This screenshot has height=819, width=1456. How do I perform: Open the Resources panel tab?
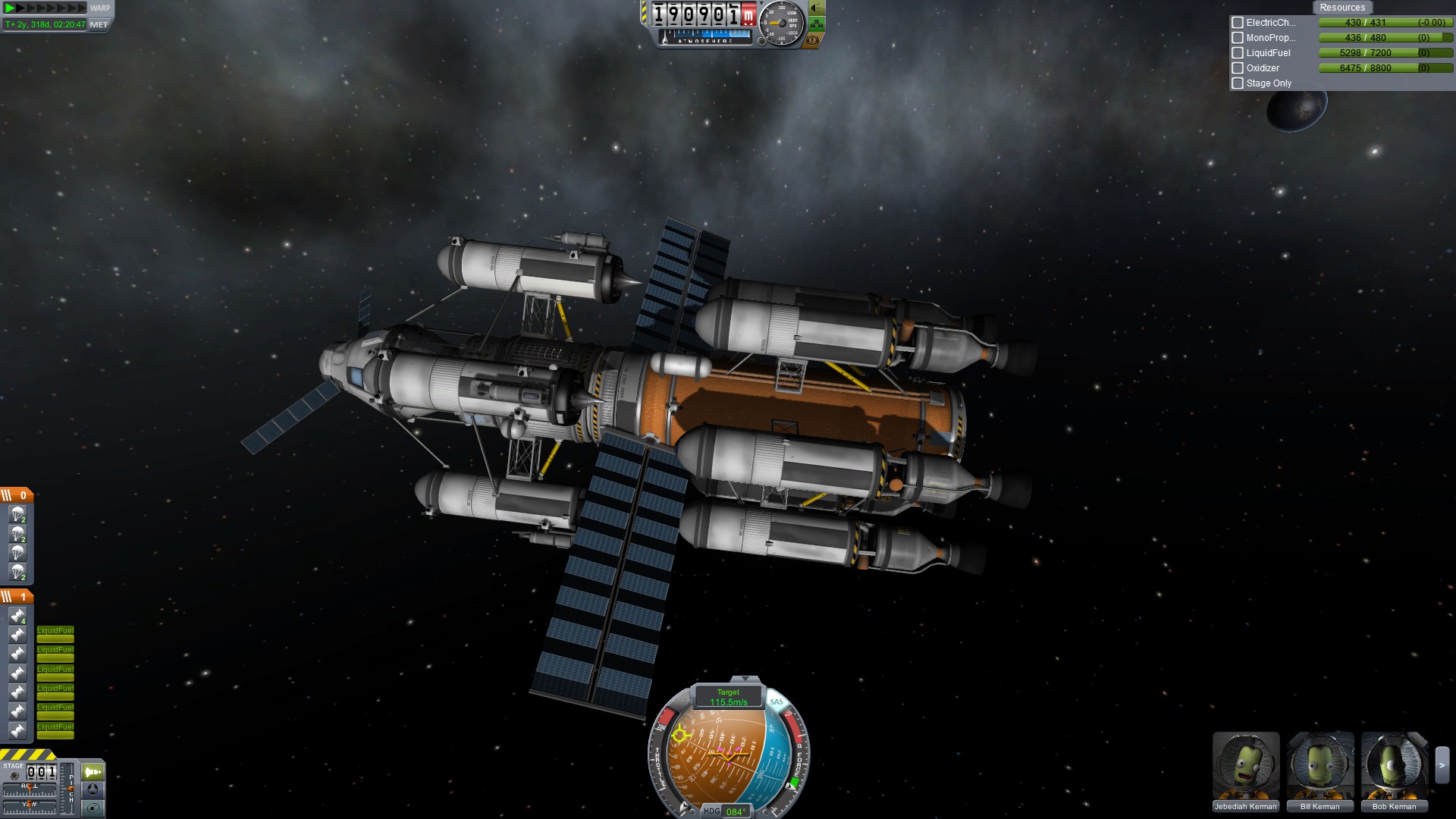point(1341,8)
